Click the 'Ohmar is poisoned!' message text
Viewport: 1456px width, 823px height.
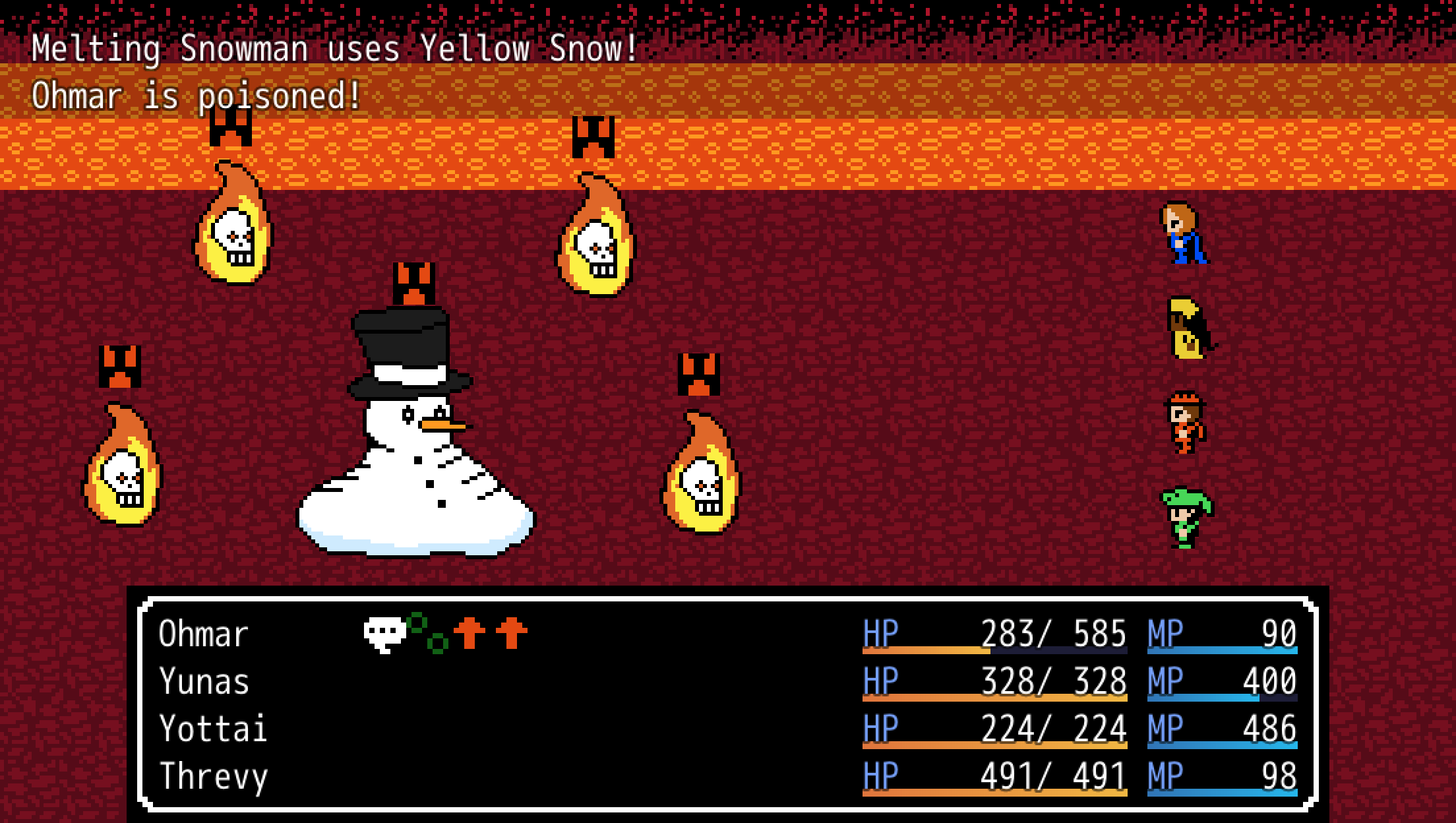pyautogui.click(x=195, y=95)
